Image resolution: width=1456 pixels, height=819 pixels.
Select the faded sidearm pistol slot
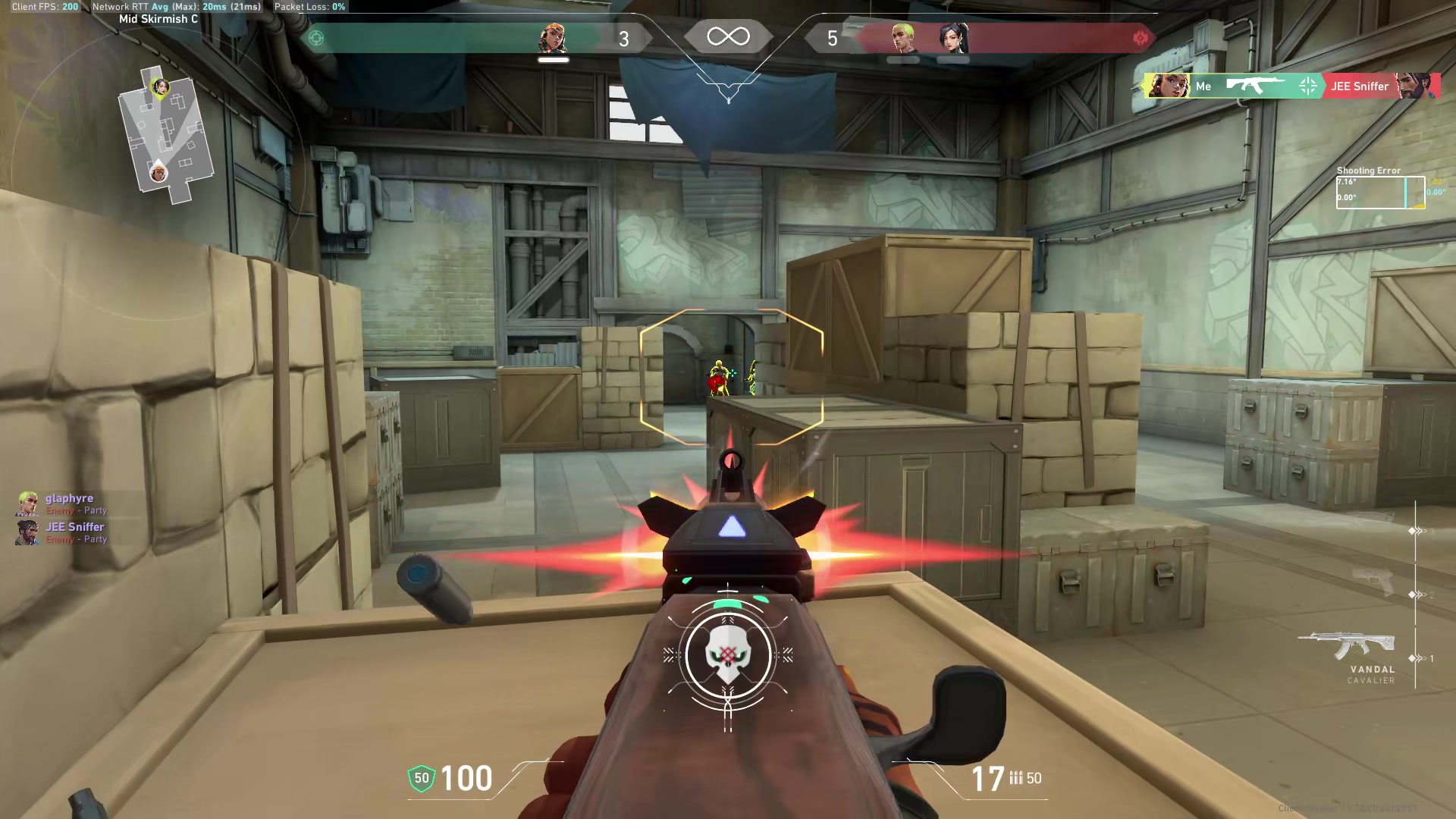coord(1373,580)
